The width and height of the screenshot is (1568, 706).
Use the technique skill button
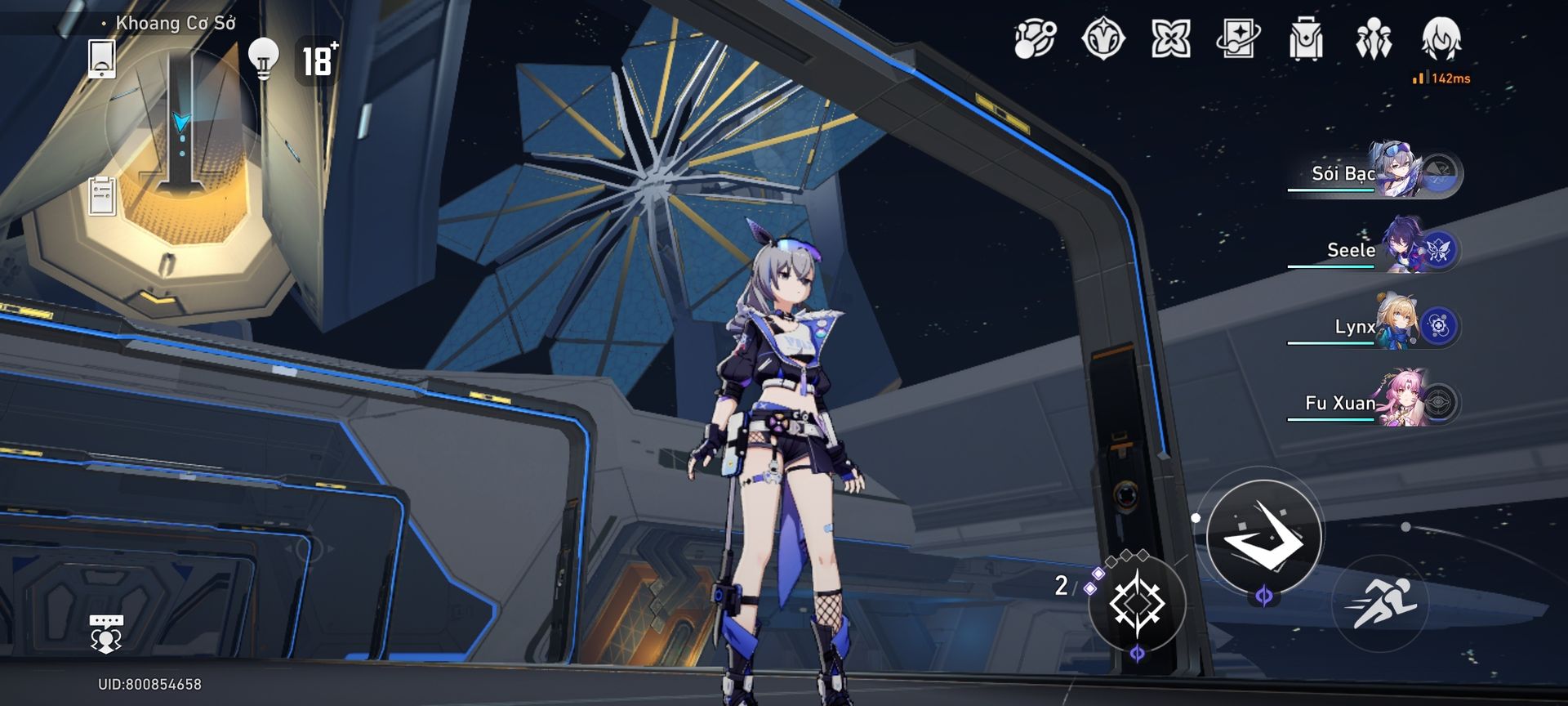point(1136,603)
